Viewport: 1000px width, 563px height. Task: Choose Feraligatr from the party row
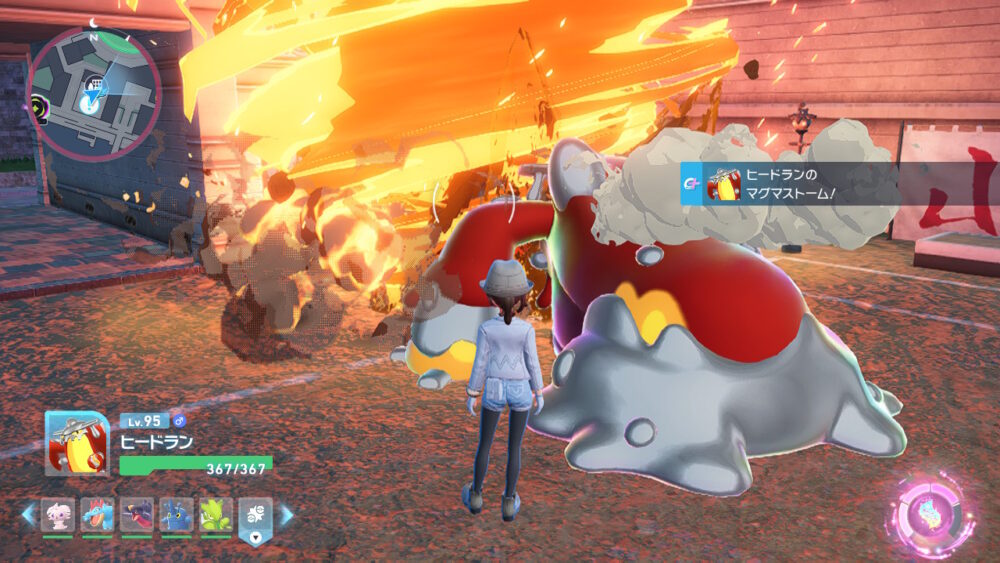click(x=97, y=514)
